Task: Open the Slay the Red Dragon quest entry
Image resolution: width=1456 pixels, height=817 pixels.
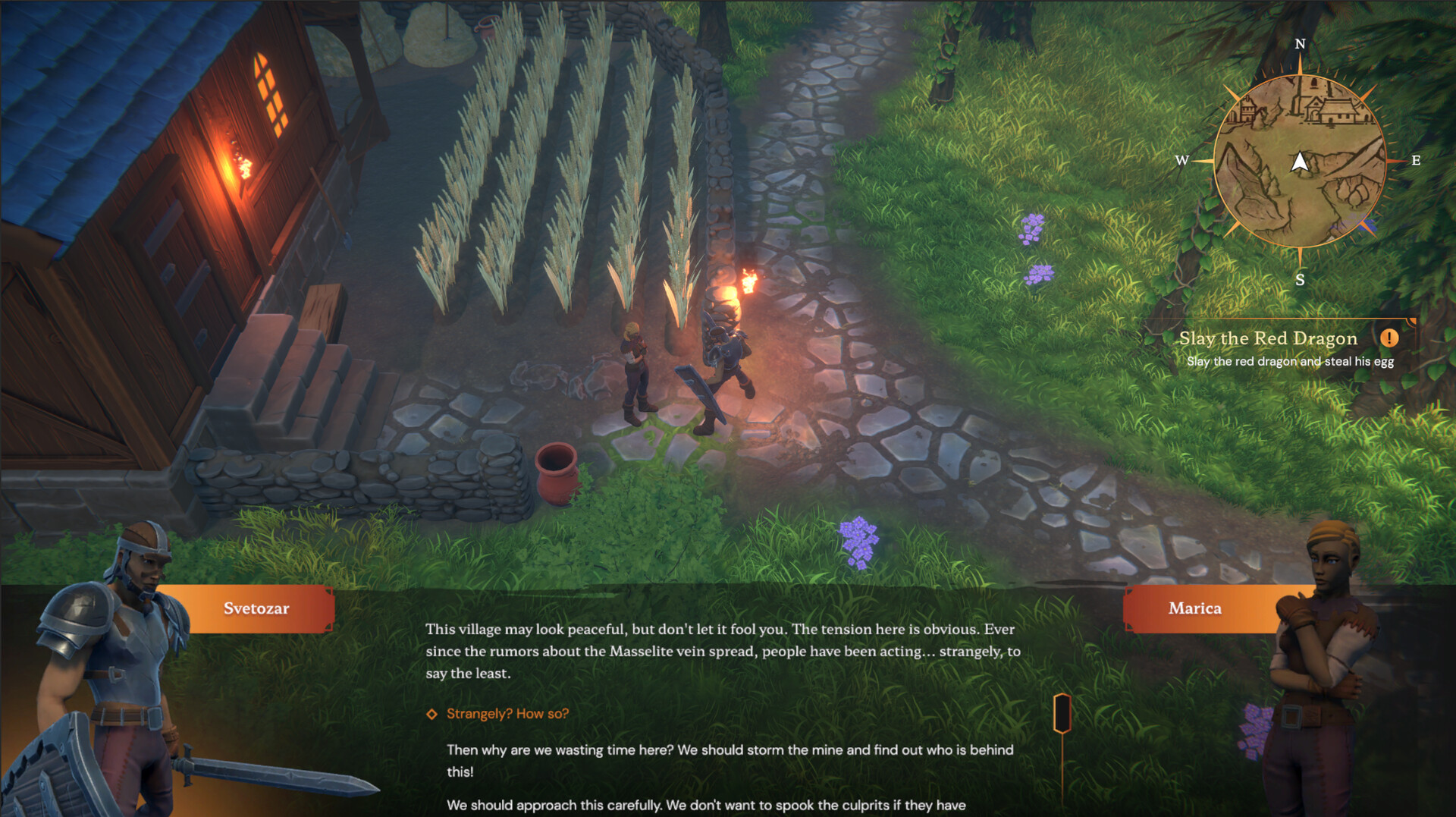Action: [1268, 338]
